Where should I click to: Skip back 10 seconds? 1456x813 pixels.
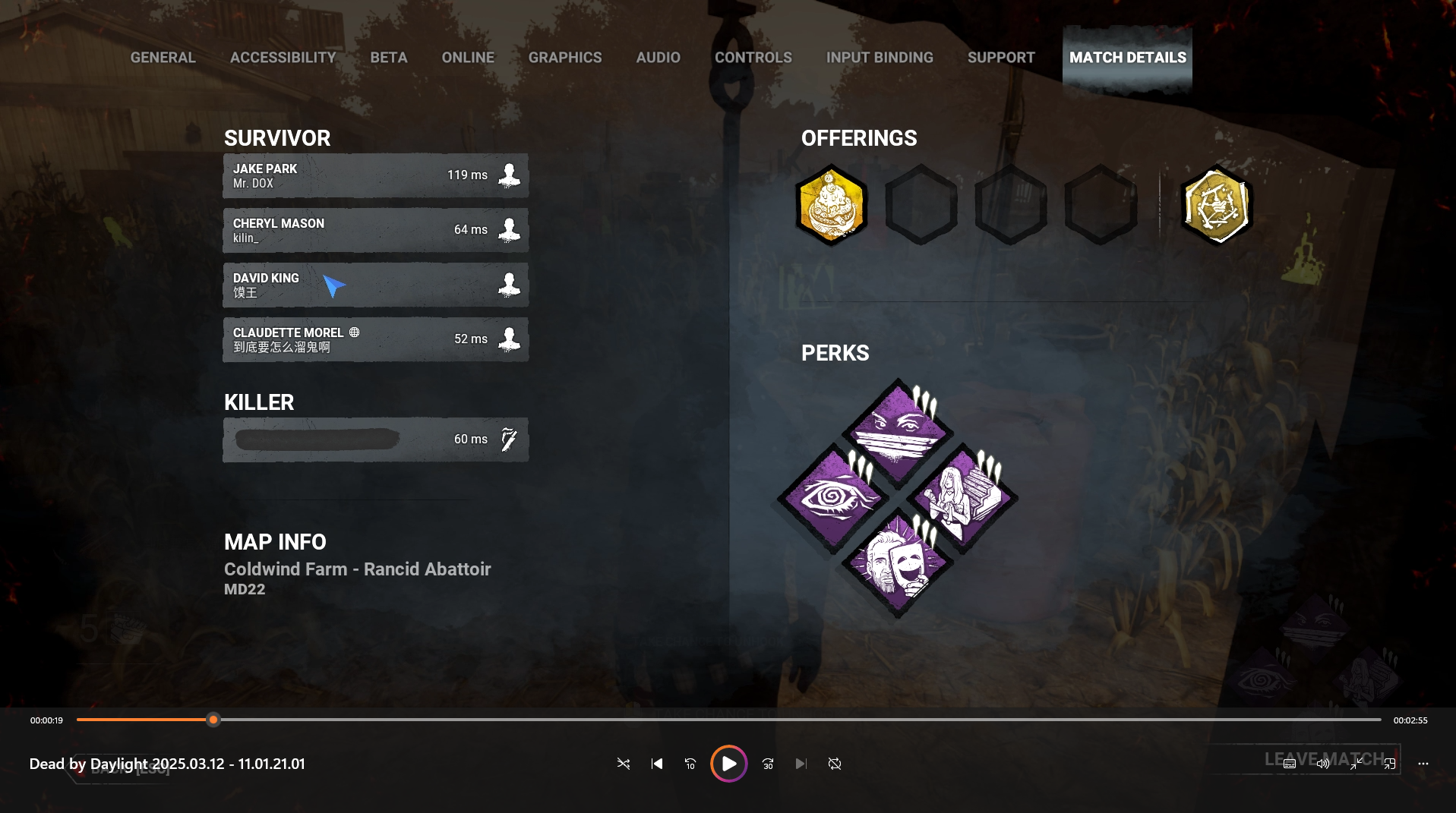coord(690,764)
